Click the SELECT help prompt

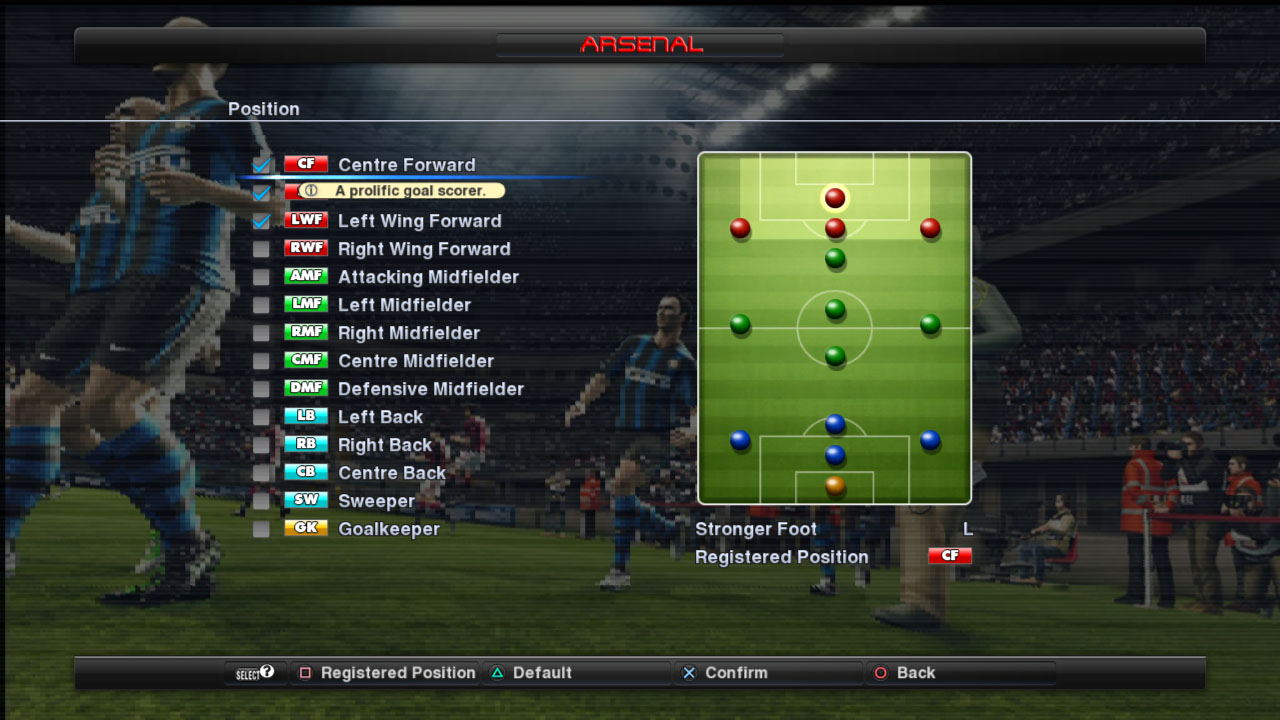(x=255, y=673)
